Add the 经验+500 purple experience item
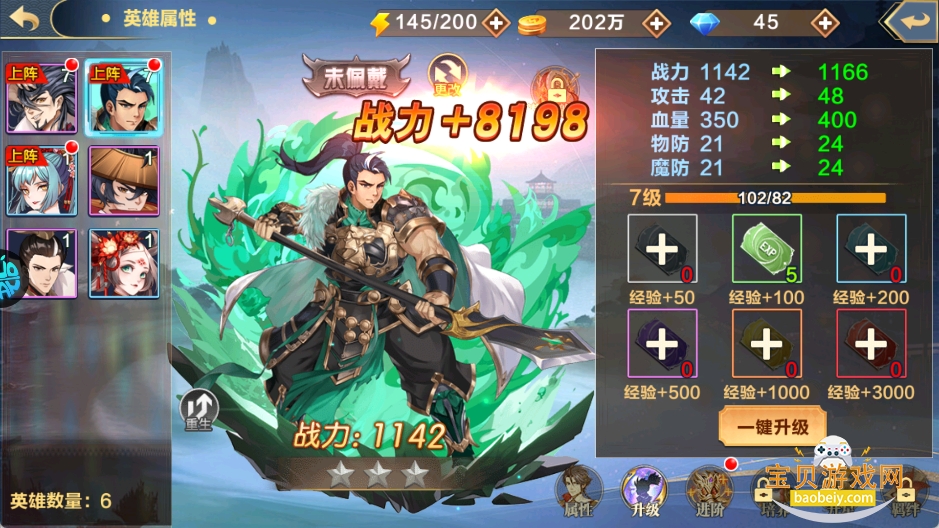The width and height of the screenshot is (939, 528). pos(662,344)
